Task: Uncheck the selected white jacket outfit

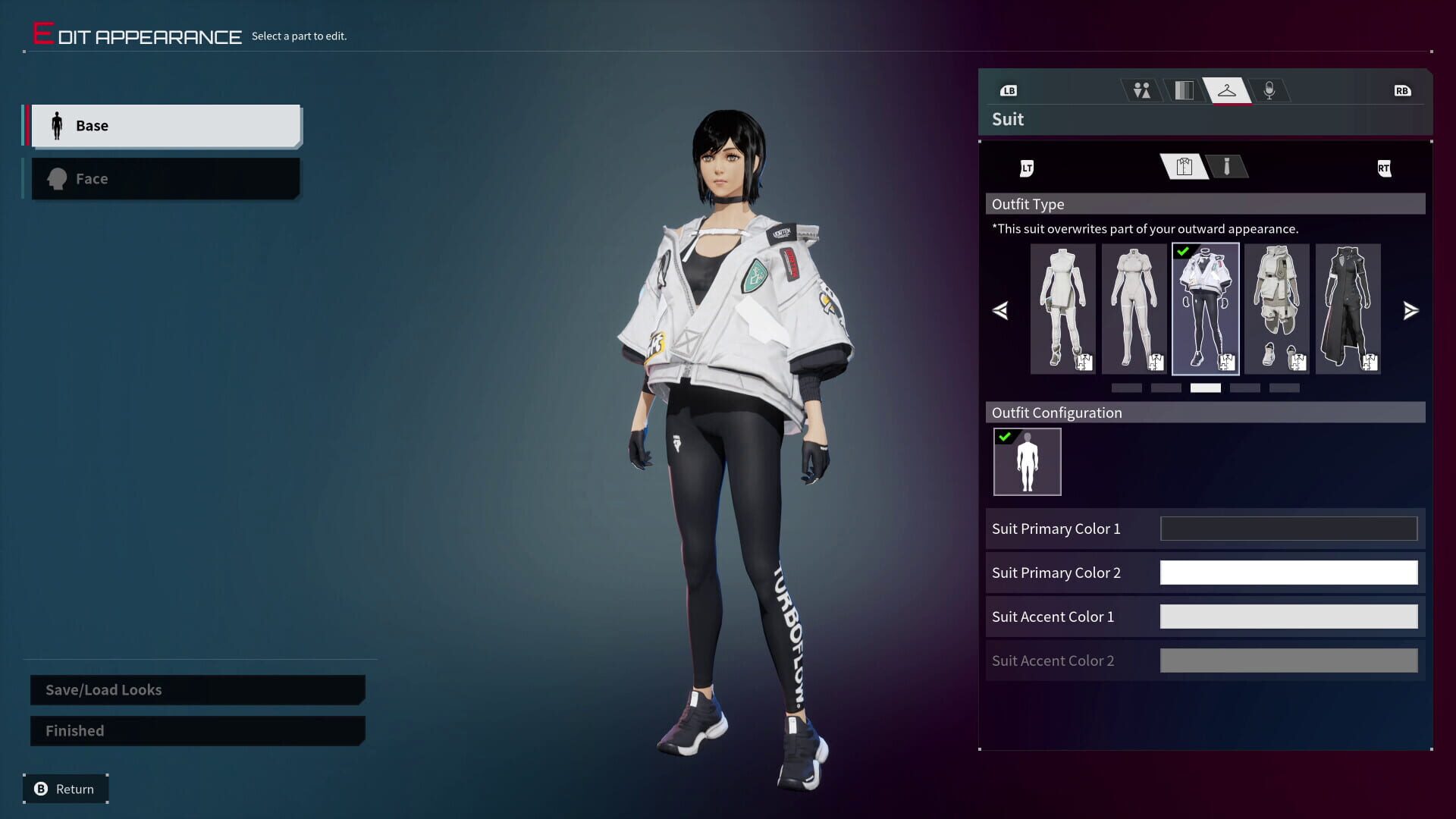Action: tap(1183, 252)
